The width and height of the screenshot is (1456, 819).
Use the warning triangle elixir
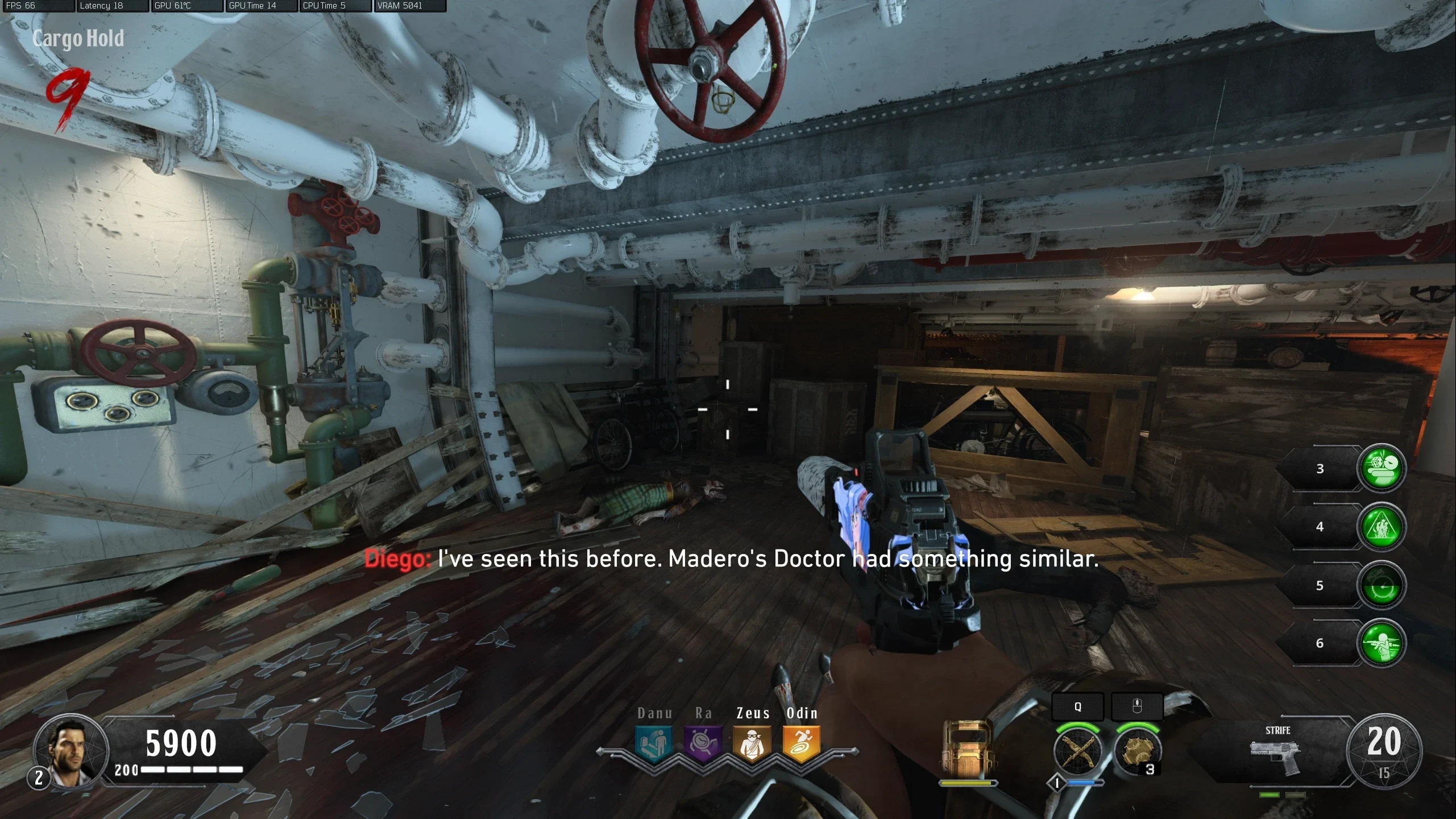(x=1381, y=527)
